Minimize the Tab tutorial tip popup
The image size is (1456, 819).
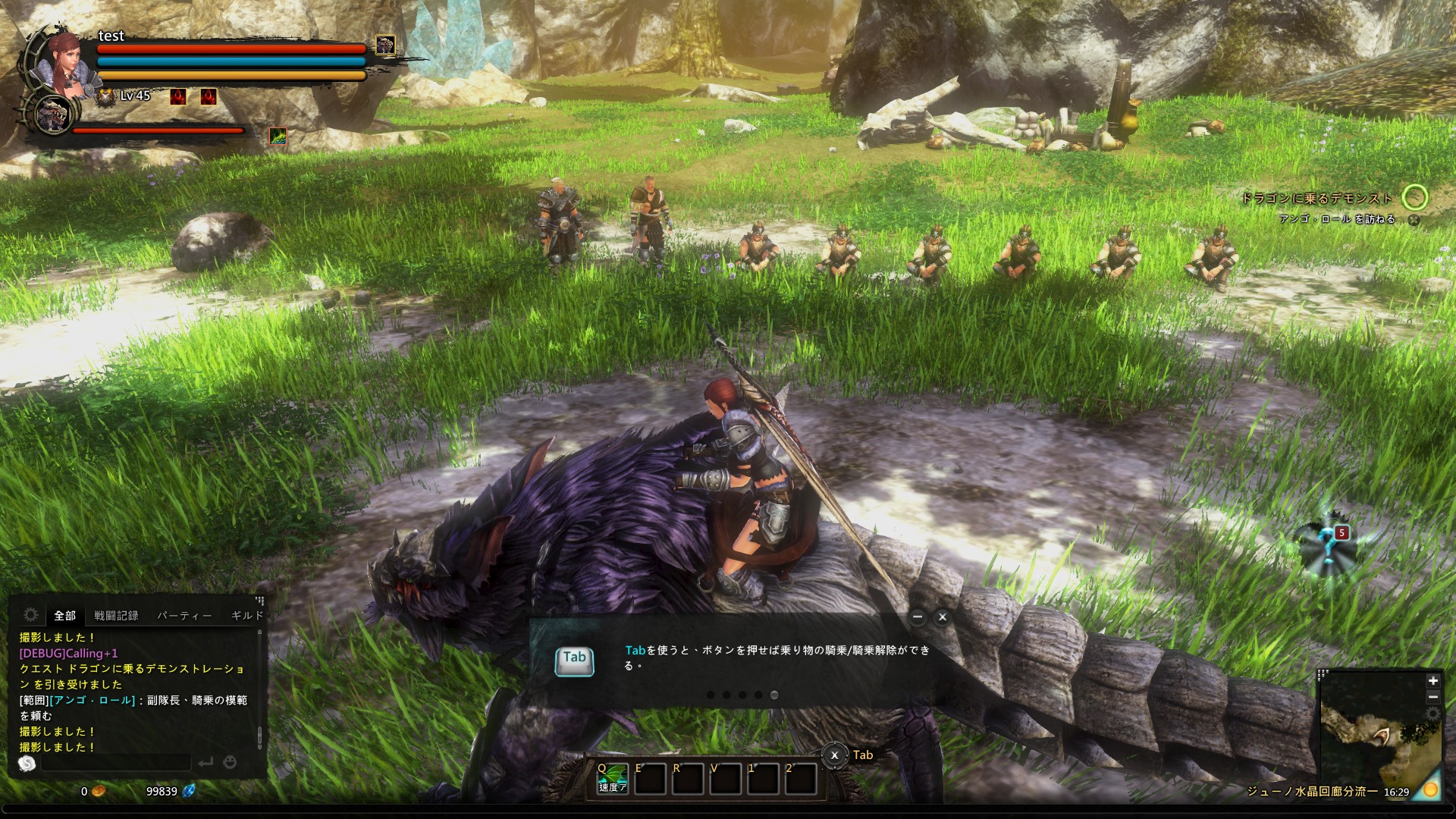tap(918, 617)
